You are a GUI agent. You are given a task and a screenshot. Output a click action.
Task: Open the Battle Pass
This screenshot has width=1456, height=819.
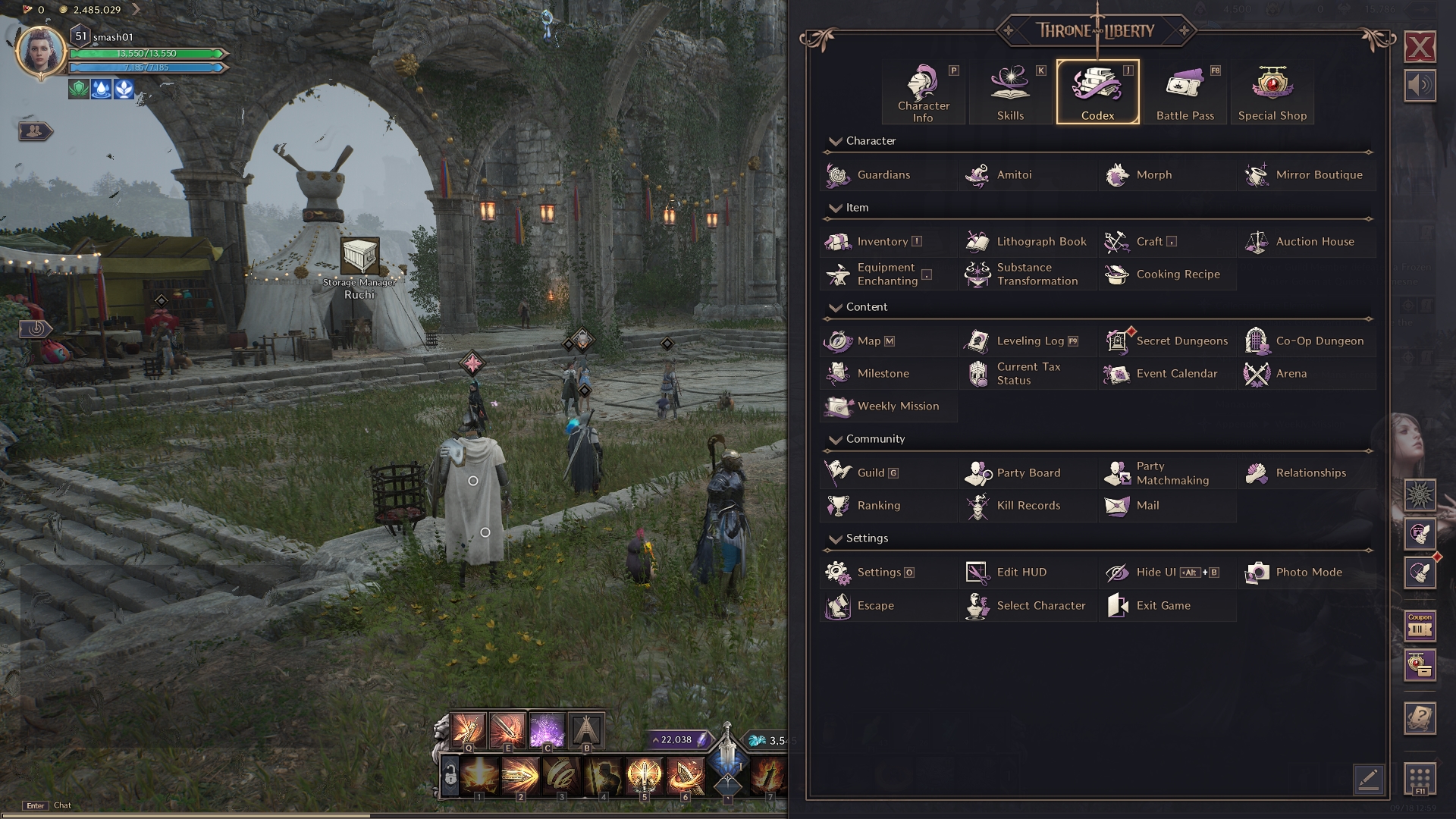[x=1185, y=93]
